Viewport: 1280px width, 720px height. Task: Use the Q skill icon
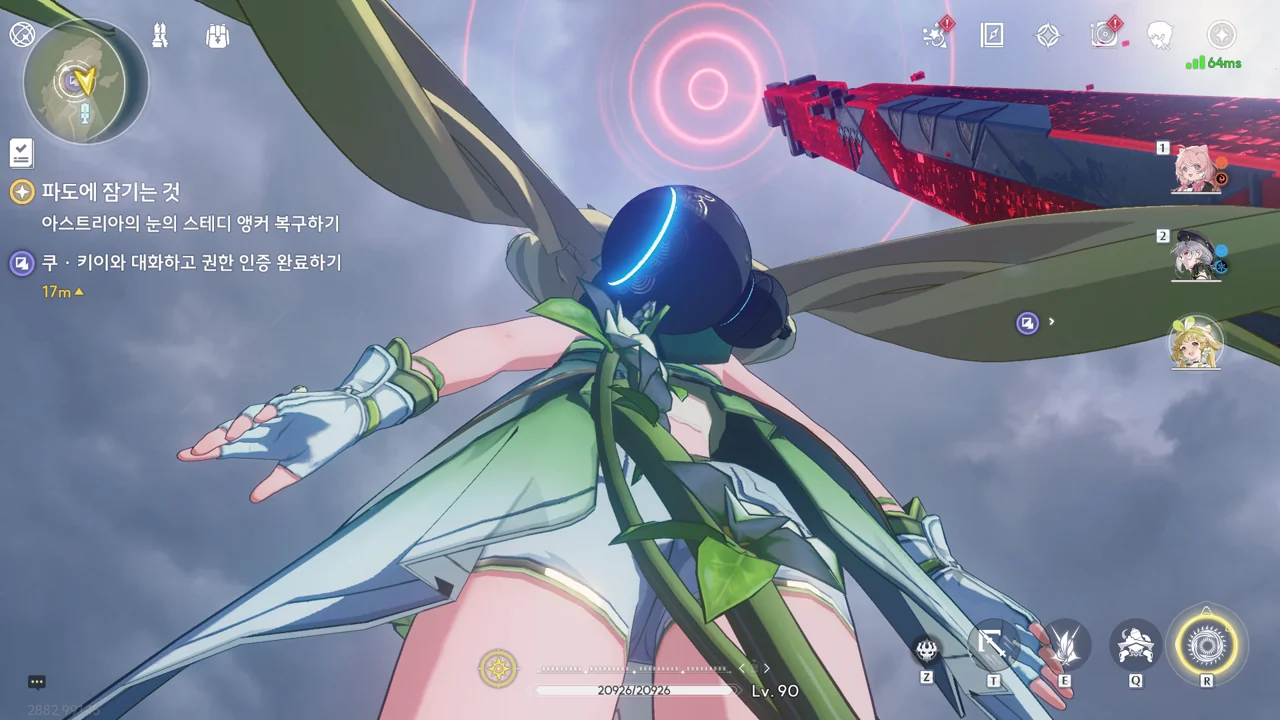click(x=1135, y=645)
